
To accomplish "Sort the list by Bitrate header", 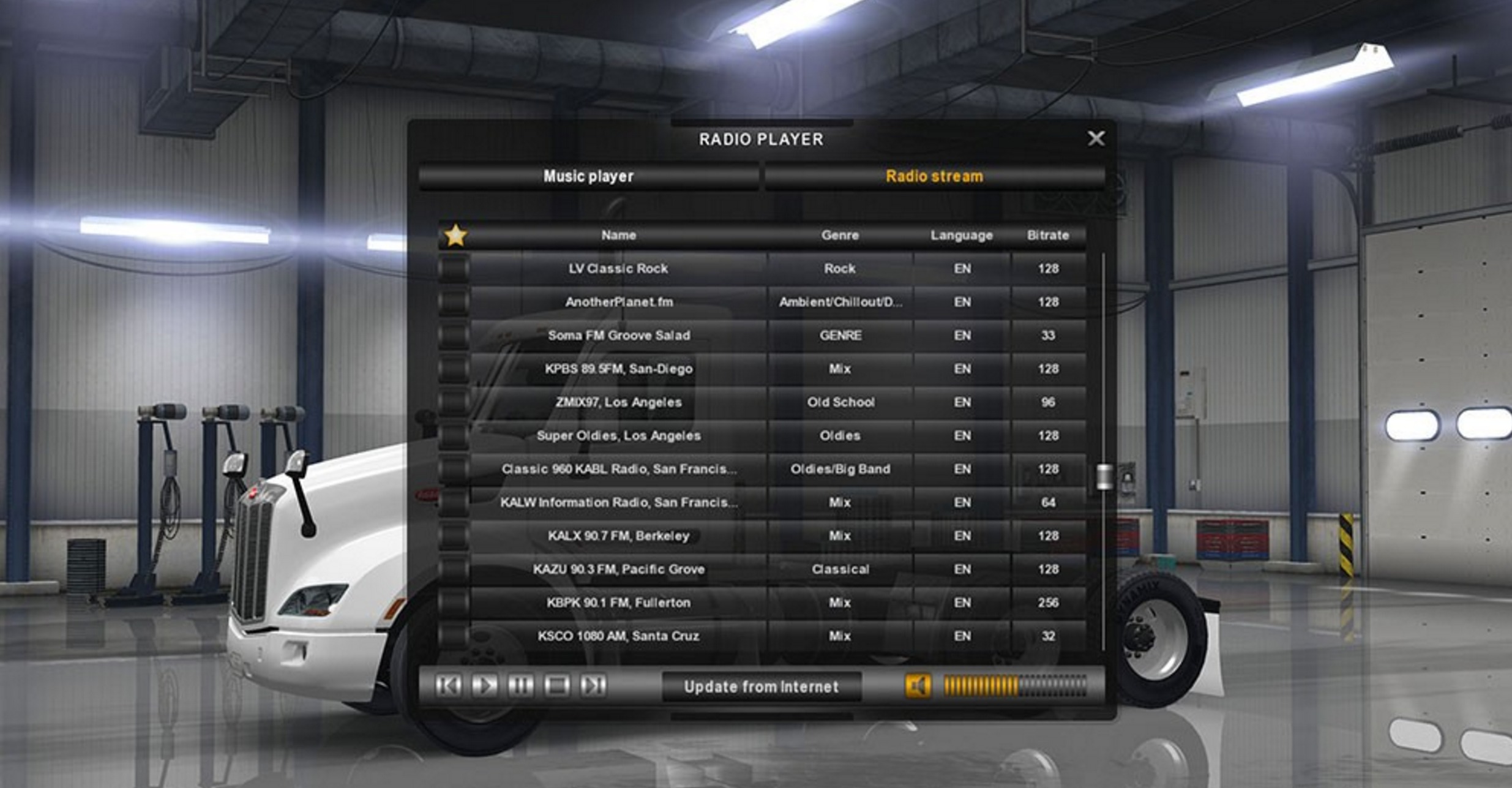I will [x=1047, y=235].
